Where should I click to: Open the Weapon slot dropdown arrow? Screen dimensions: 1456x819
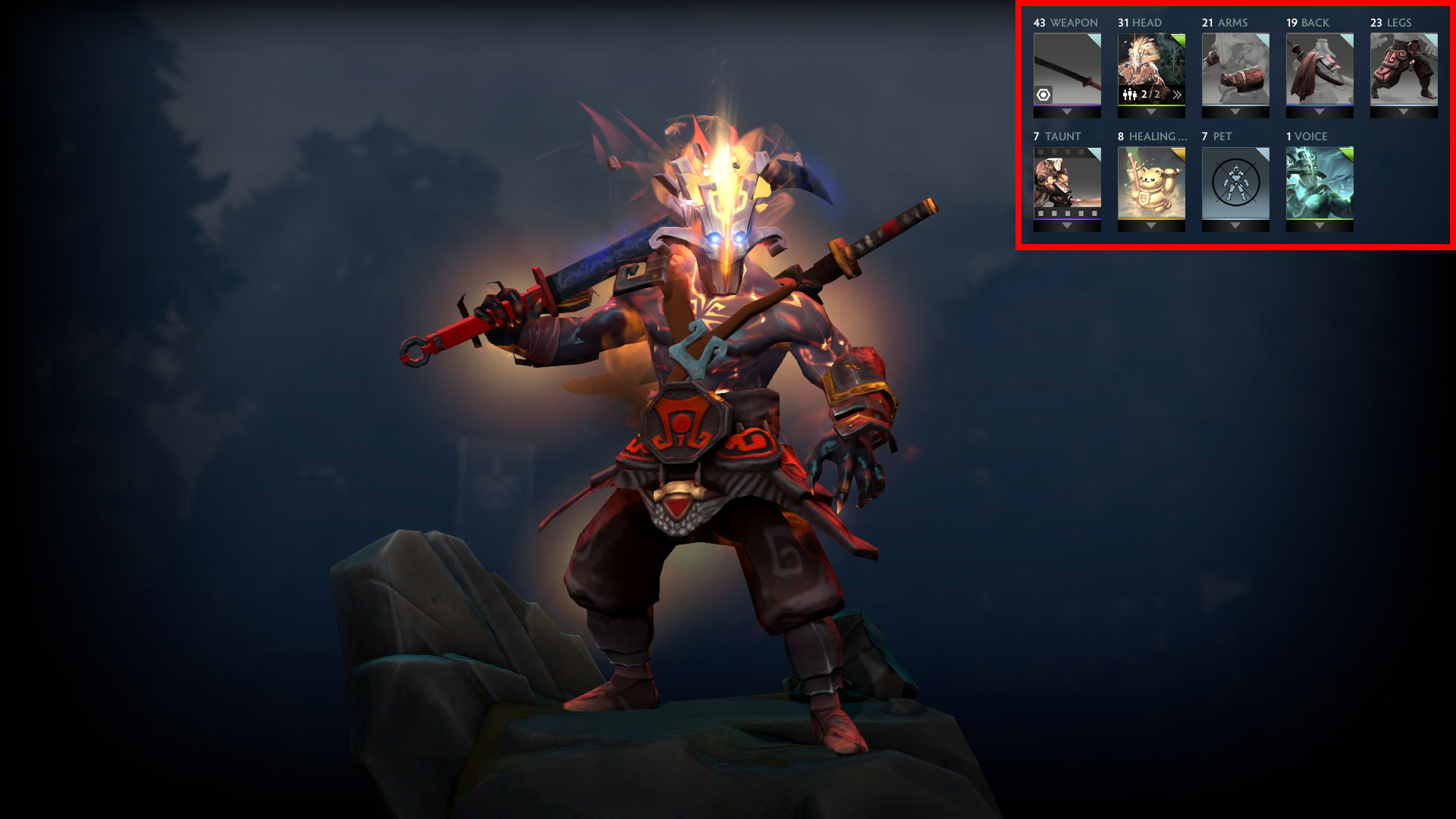pos(1067,113)
